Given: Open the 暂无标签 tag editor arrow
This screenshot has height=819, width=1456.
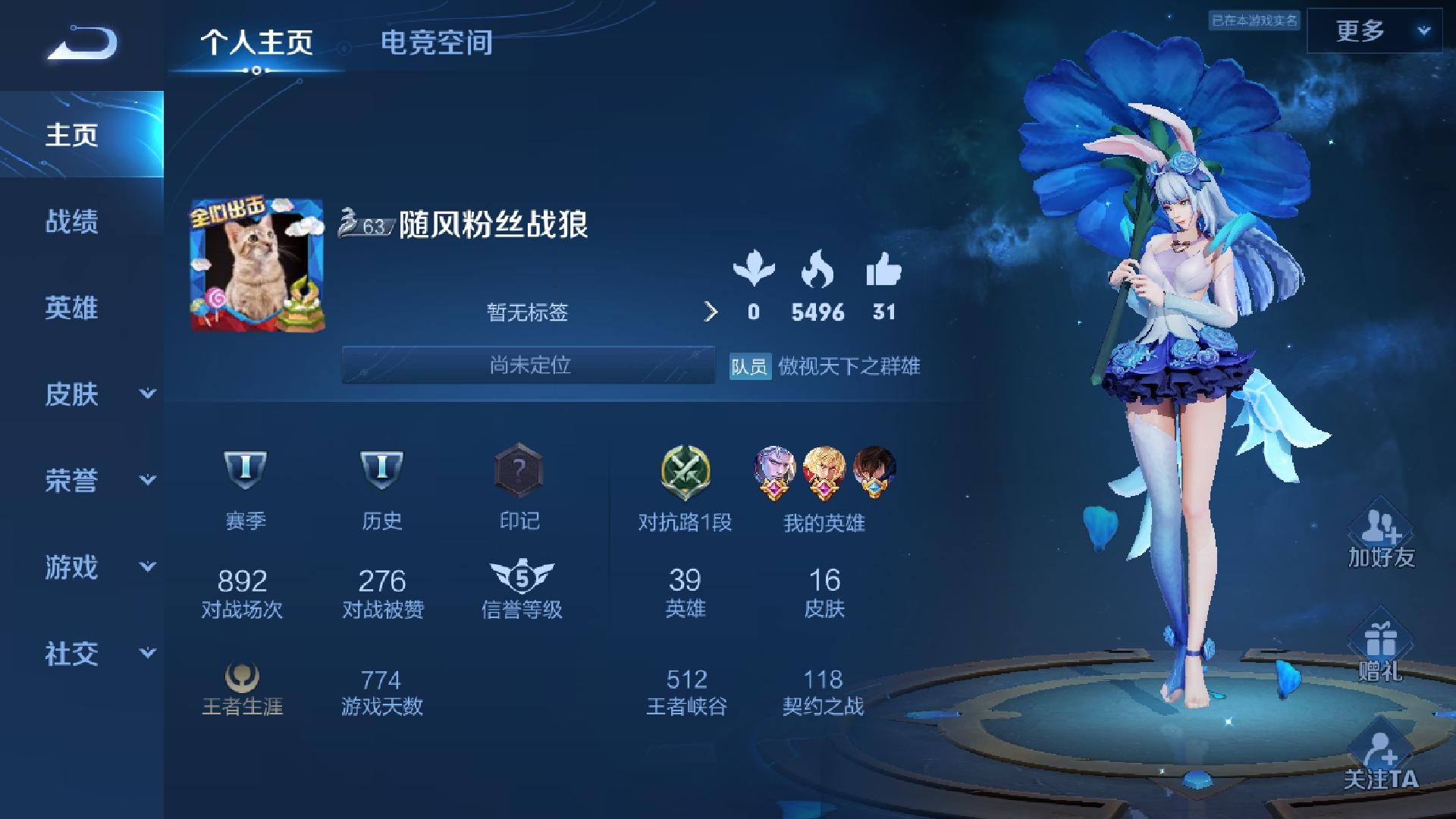Looking at the screenshot, I should [x=711, y=311].
